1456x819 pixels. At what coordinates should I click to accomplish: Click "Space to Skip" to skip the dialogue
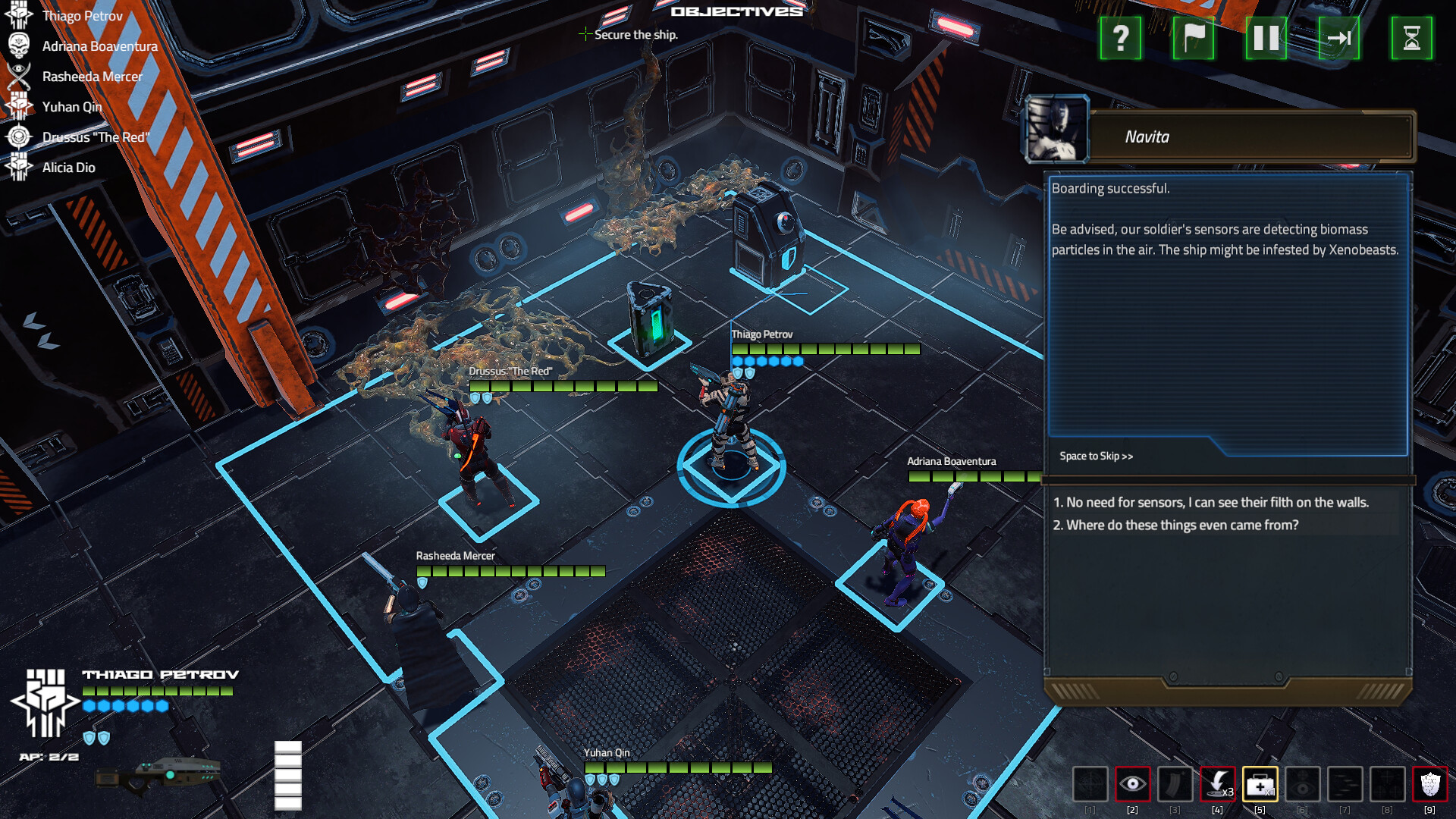pyautogui.click(x=1095, y=456)
